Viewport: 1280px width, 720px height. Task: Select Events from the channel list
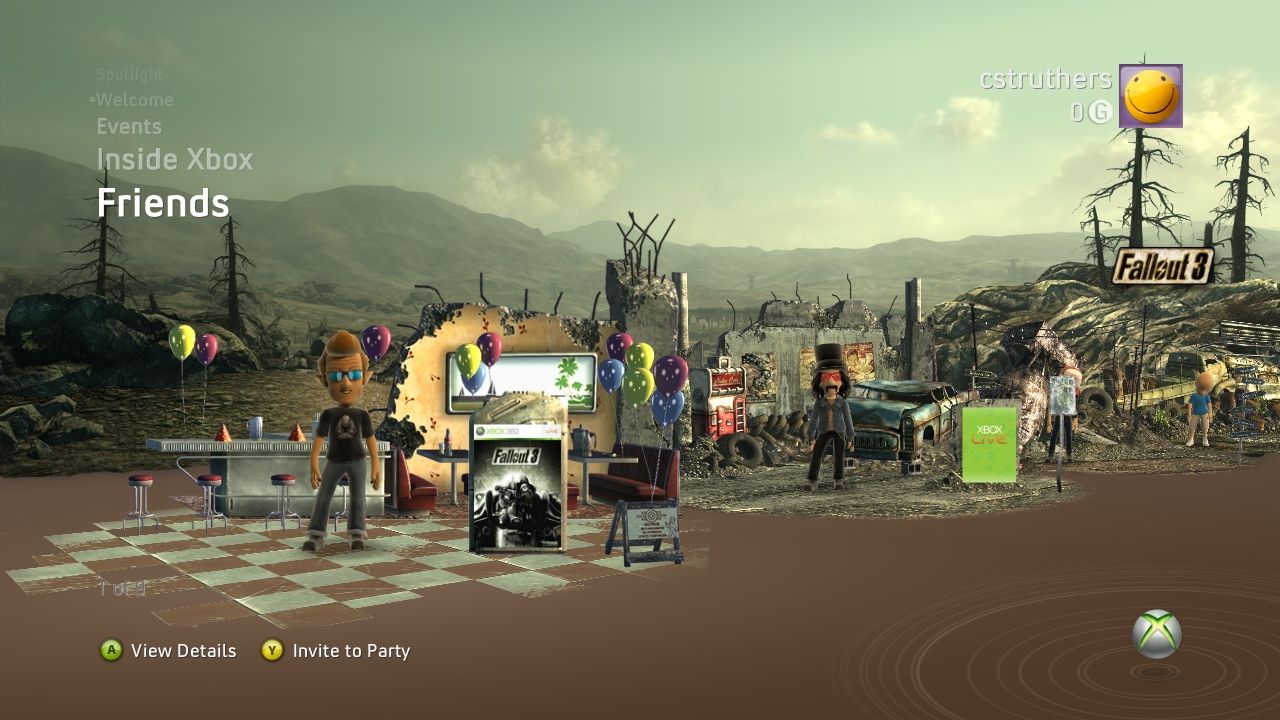click(128, 126)
